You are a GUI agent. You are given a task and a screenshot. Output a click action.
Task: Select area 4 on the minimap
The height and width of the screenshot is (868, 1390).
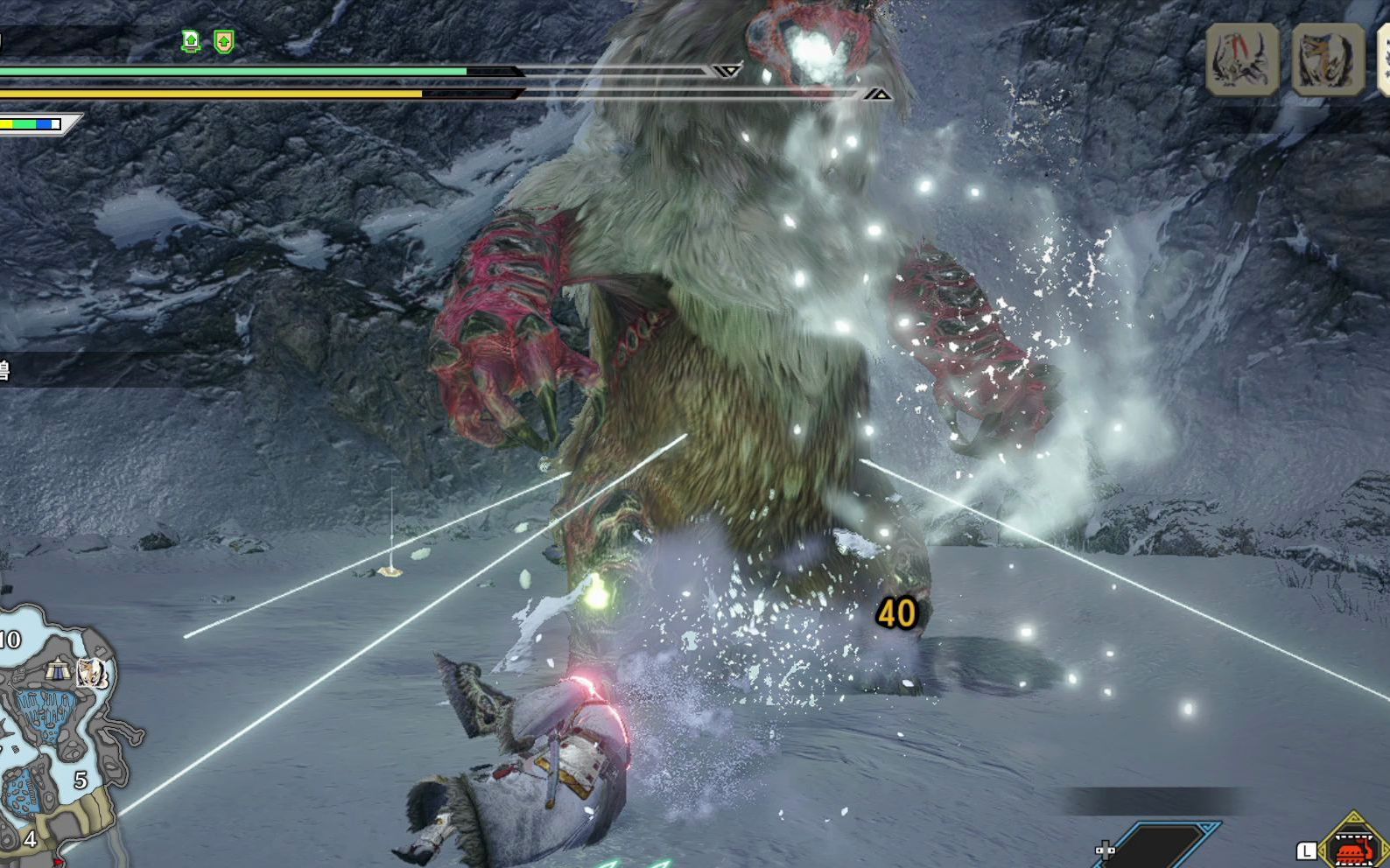[x=30, y=839]
